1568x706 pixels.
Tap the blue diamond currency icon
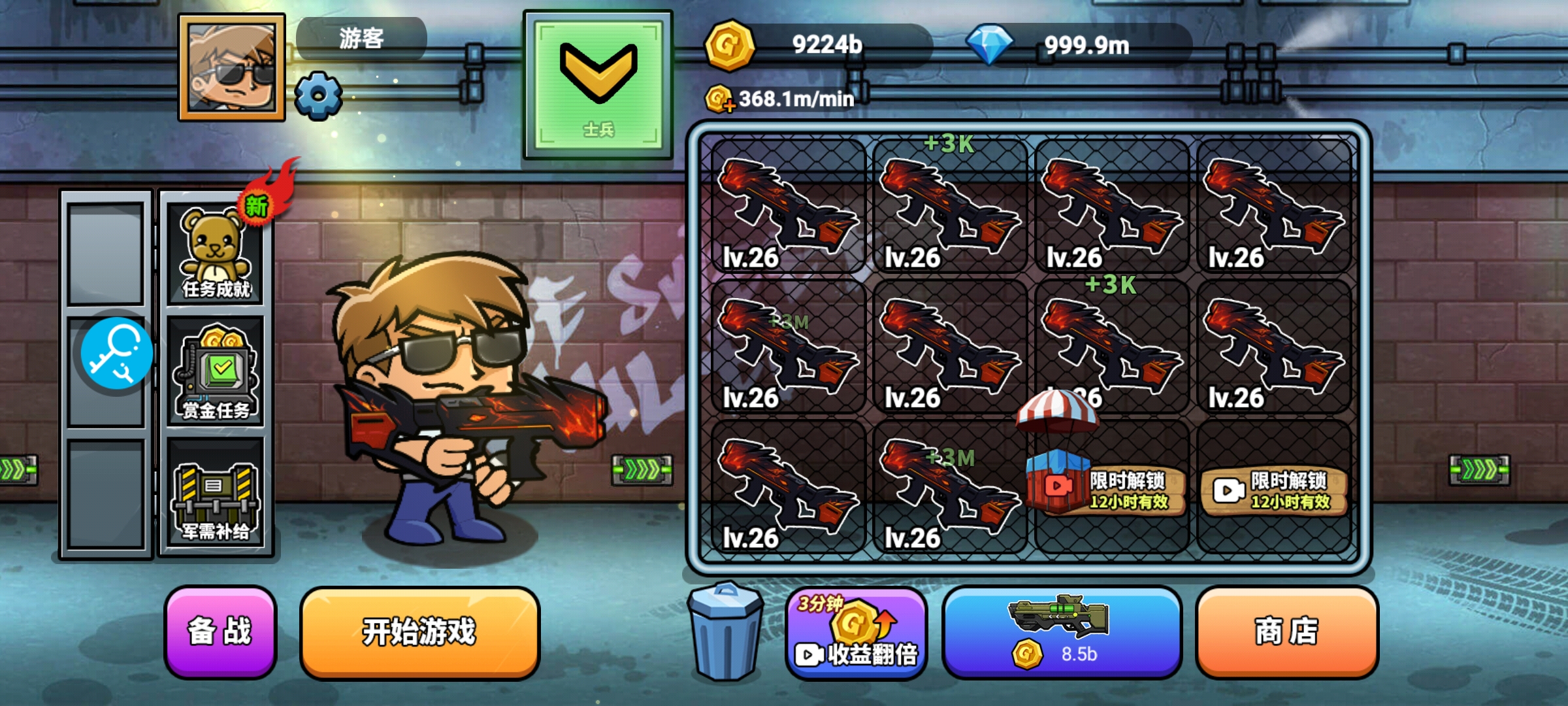tap(988, 45)
